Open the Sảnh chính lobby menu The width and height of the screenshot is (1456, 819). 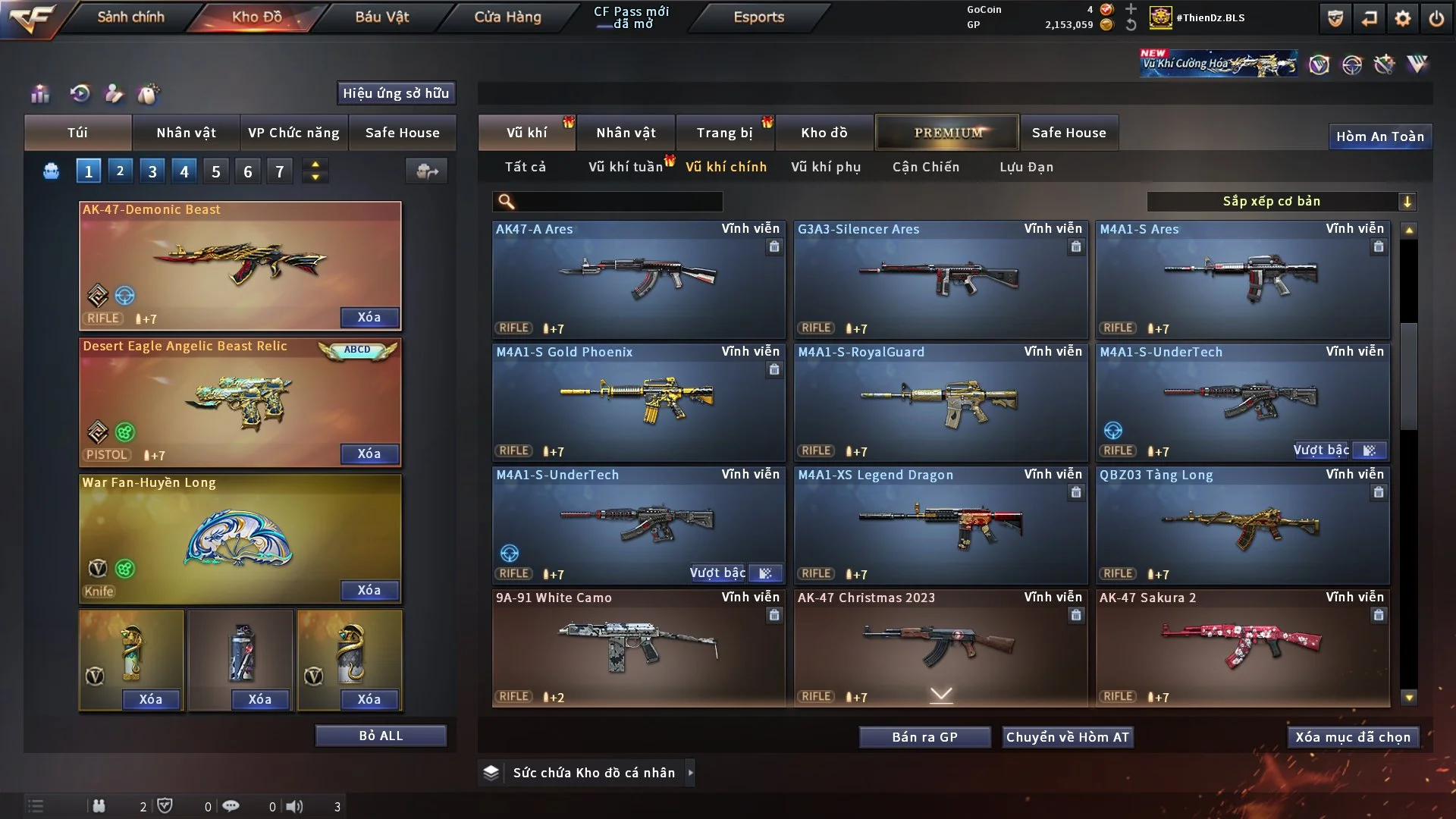[130, 17]
